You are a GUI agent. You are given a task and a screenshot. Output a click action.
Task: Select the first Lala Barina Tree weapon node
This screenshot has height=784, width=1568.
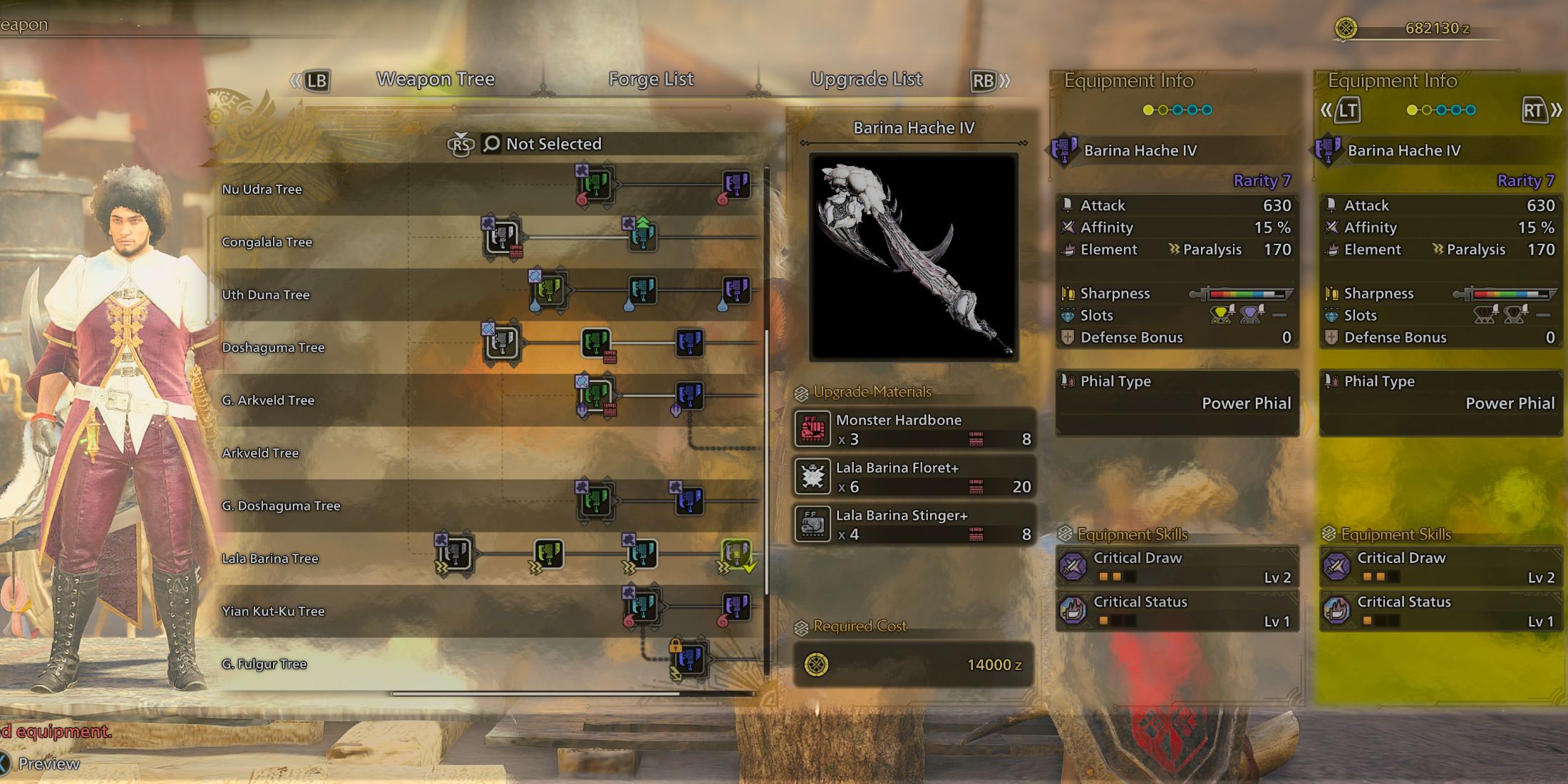[x=455, y=554]
